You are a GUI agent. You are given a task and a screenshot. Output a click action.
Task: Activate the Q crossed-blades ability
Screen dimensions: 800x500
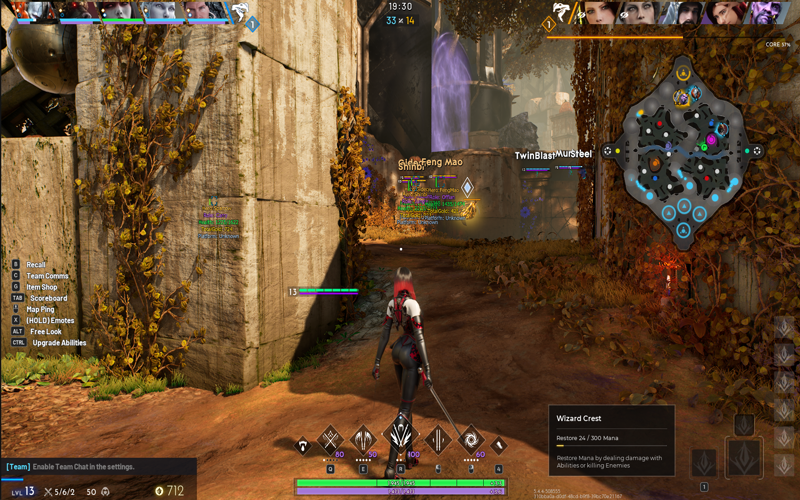coord(331,439)
